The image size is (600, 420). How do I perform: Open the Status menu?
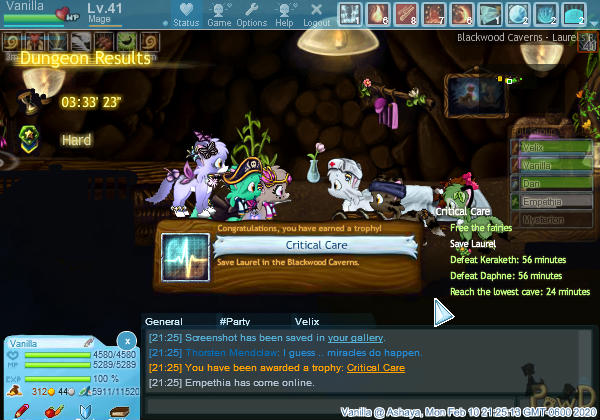[x=185, y=13]
